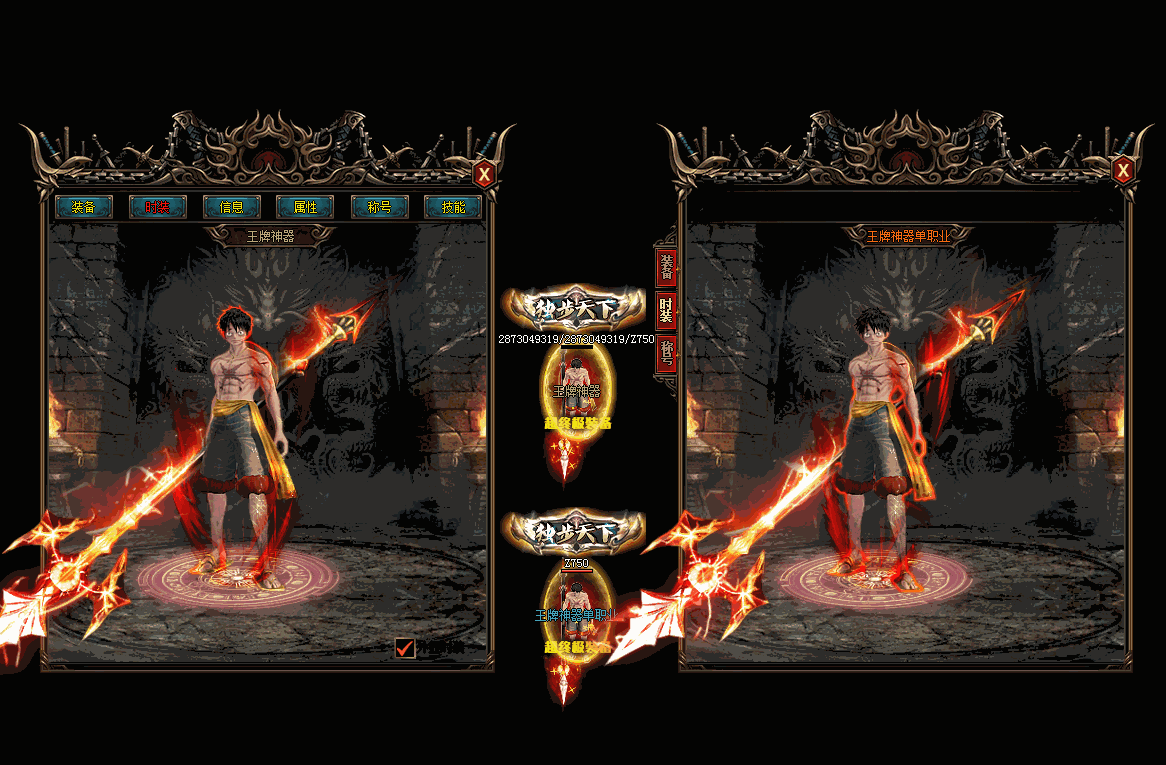1166x765 pixels.
Task: Choose the vertical 时装 side tab
Action: (666, 310)
